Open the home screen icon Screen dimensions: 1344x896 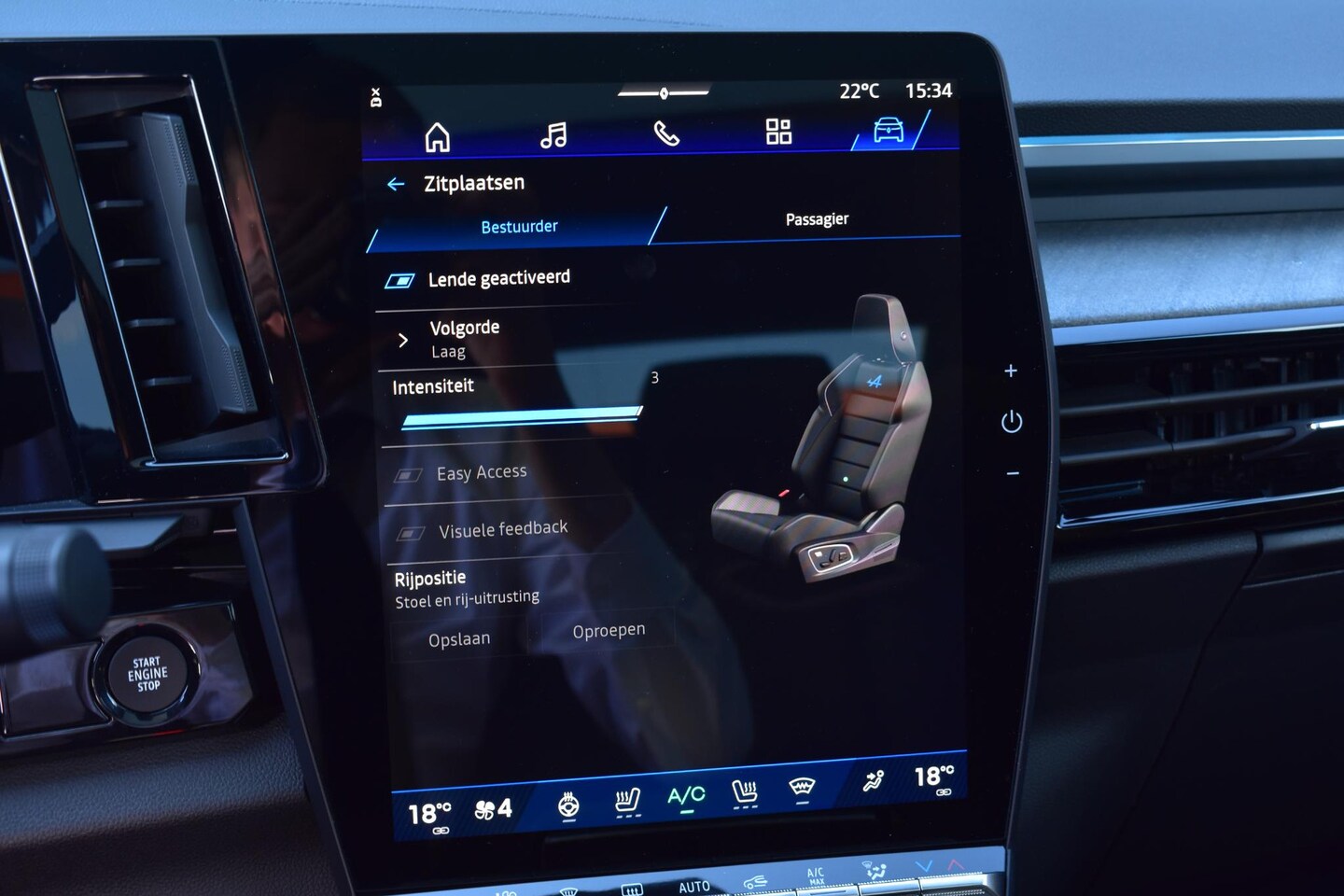coord(437,137)
